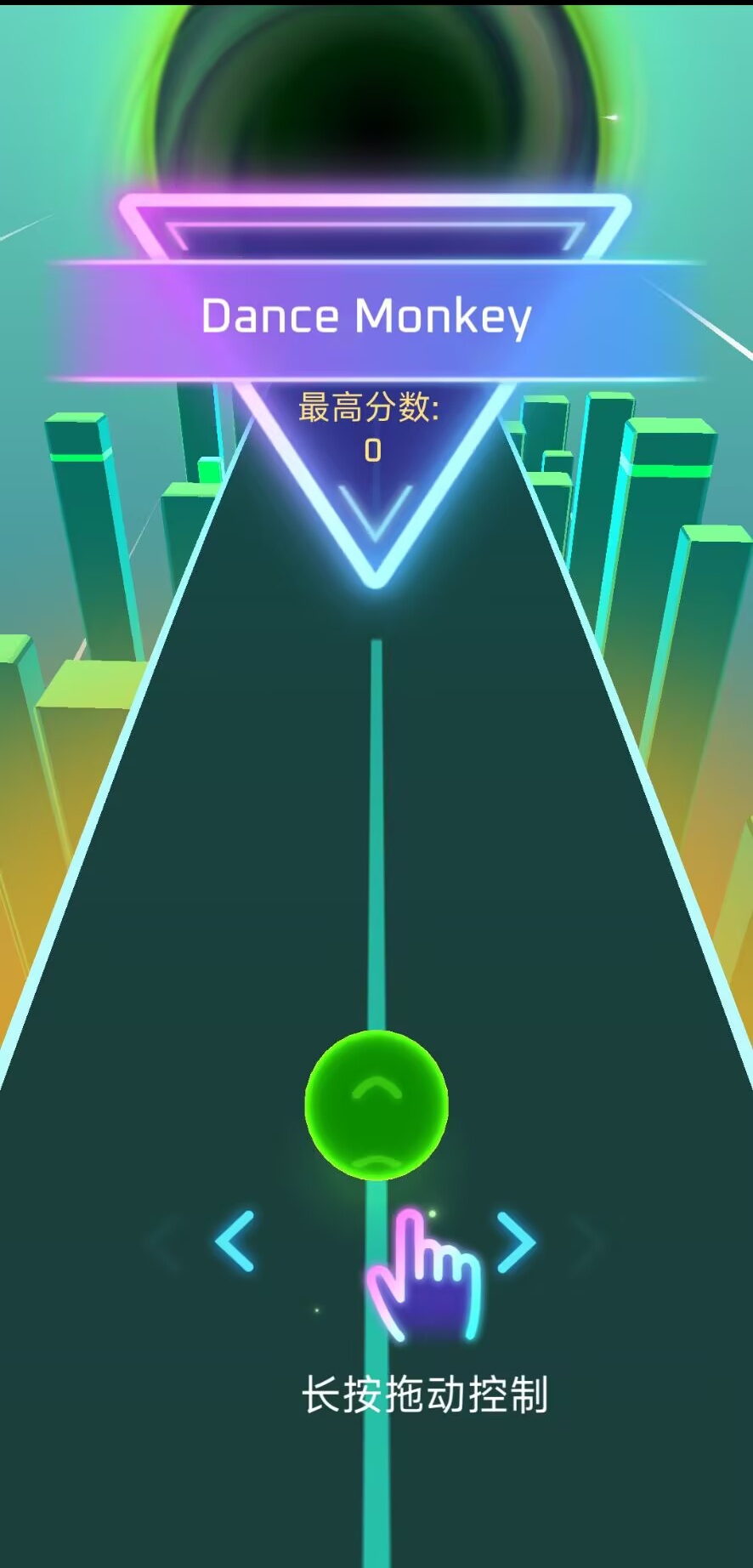
Task: Click the bright right arrow indicator
Action: pyautogui.click(x=516, y=1242)
